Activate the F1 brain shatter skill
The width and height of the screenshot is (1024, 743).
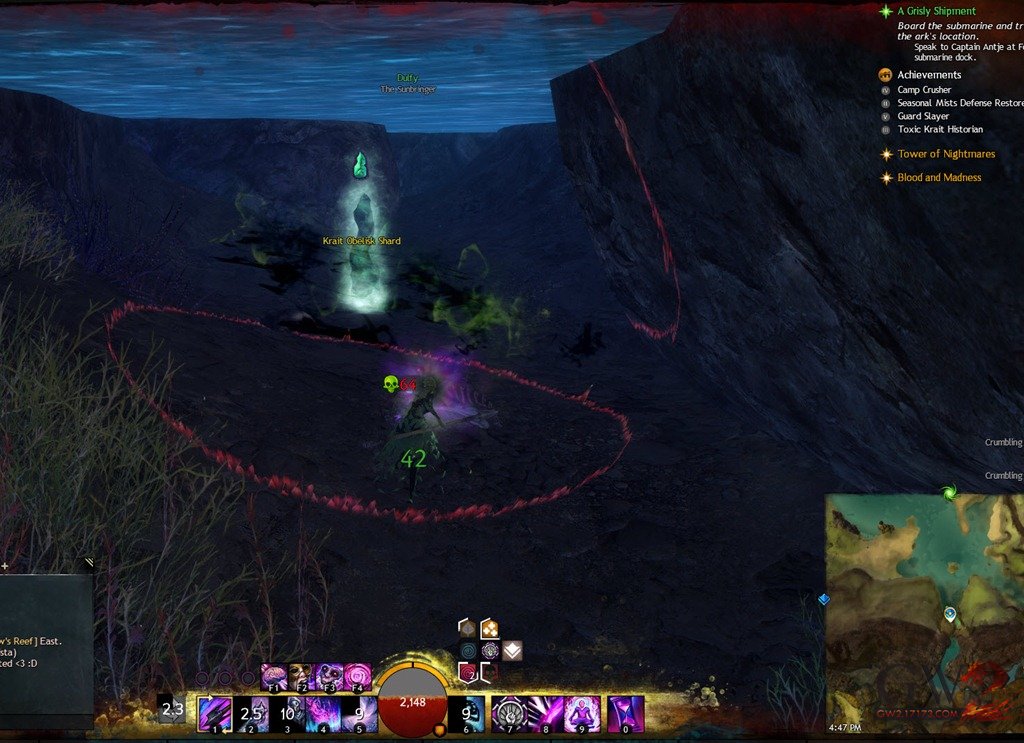(274, 676)
